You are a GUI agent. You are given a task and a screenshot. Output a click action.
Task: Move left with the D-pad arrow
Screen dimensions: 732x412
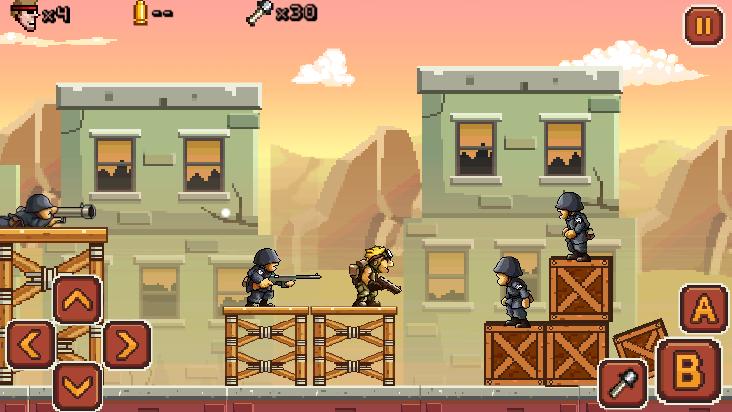pos(31,345)
